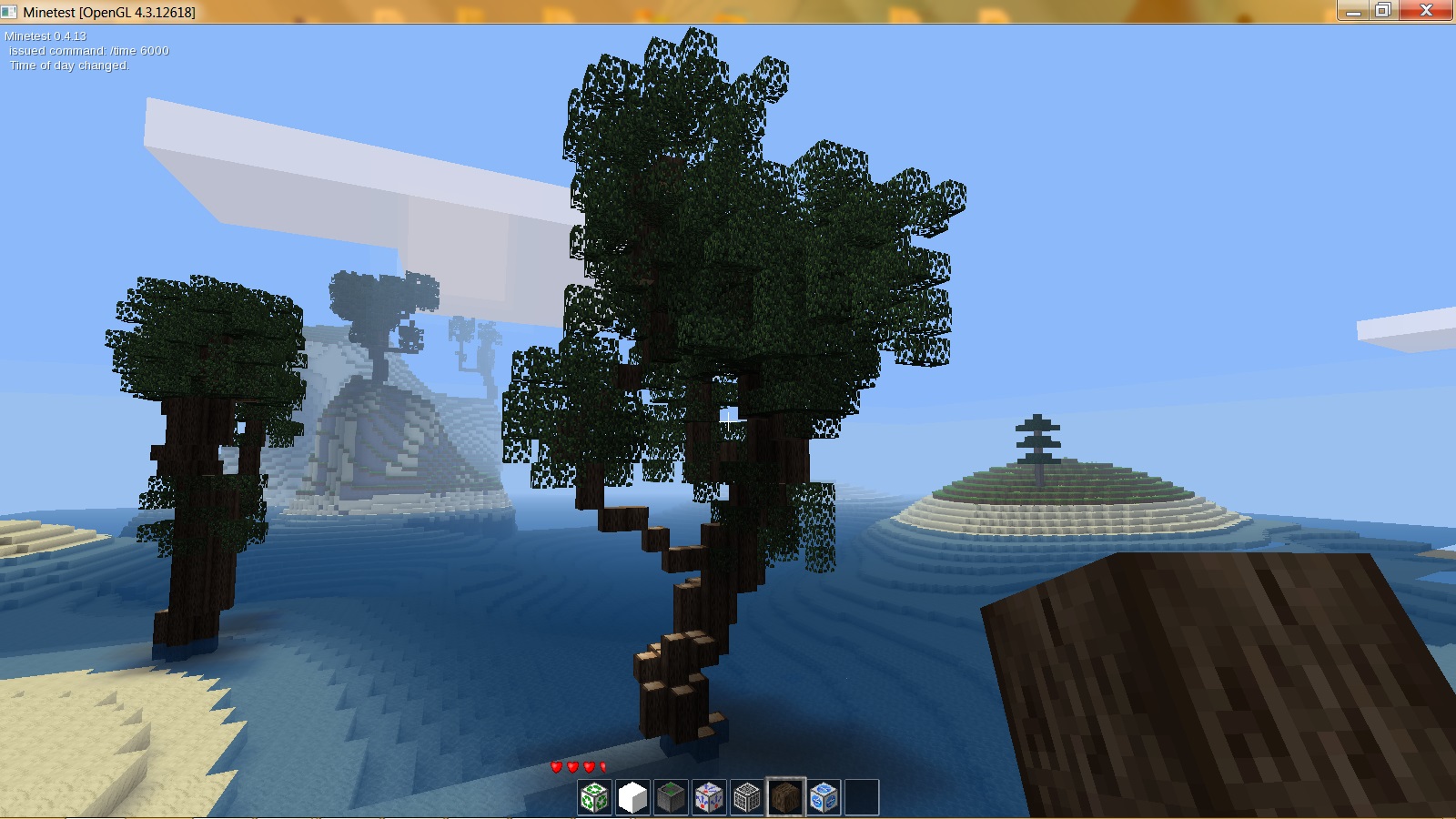The image size is (1456, 819).
Task: Click the currently selected tree trunk block
Action: point(787,794)
